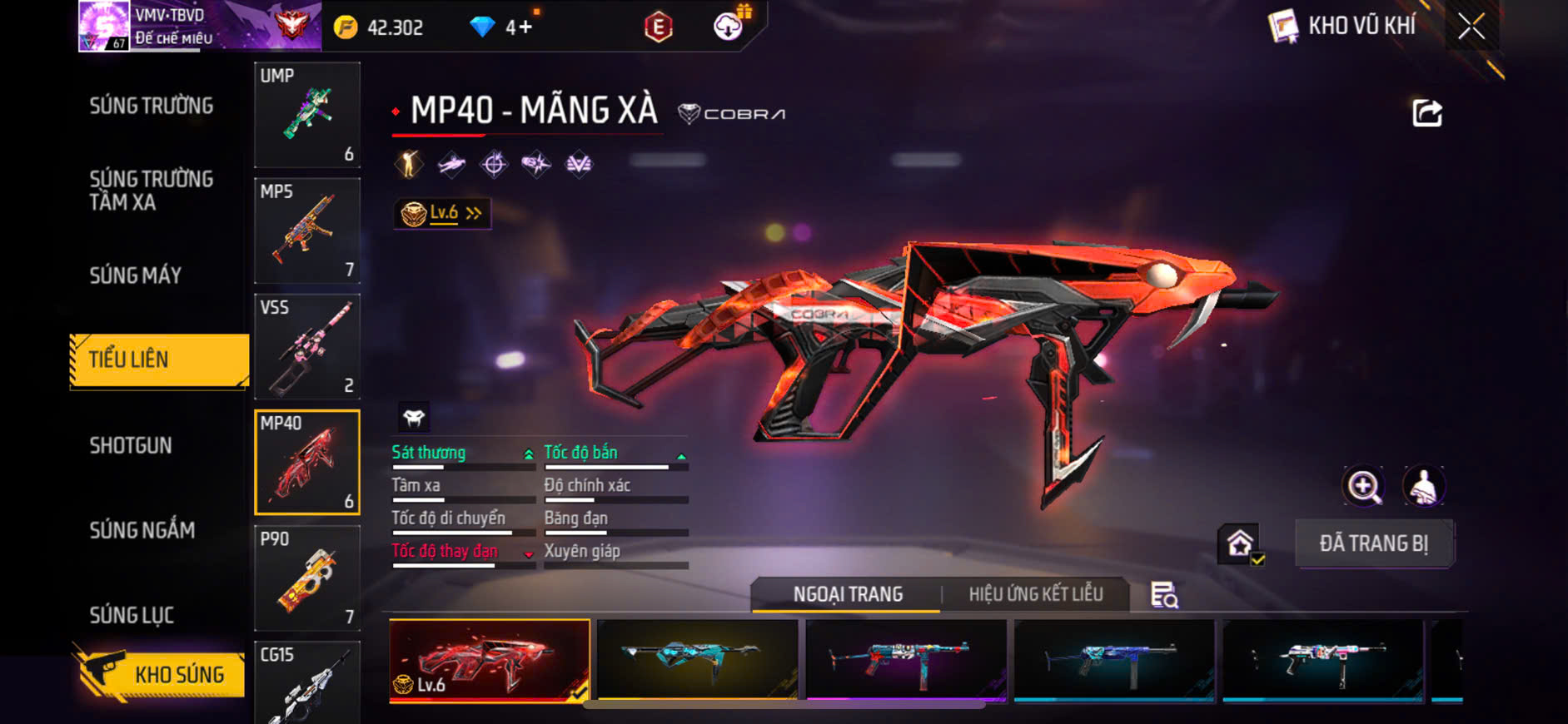Screen dimensions: 1568x724
Task: Add diamonds with the plus button
Action: (x=525, y=27)
